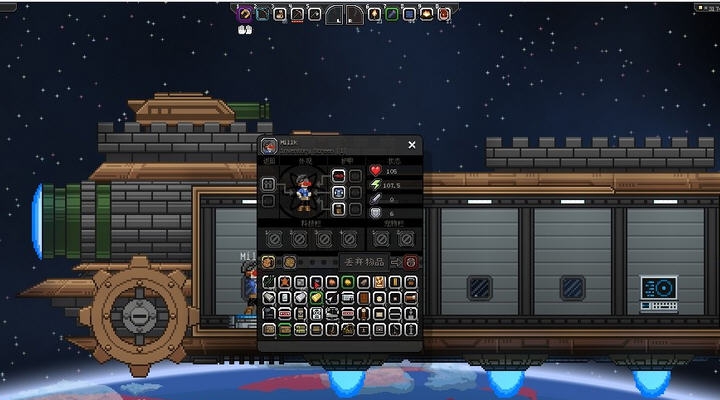This screenshot has height=400, width=720.
Task: Click the red trash slot in inventory
Action: point(410,262)
